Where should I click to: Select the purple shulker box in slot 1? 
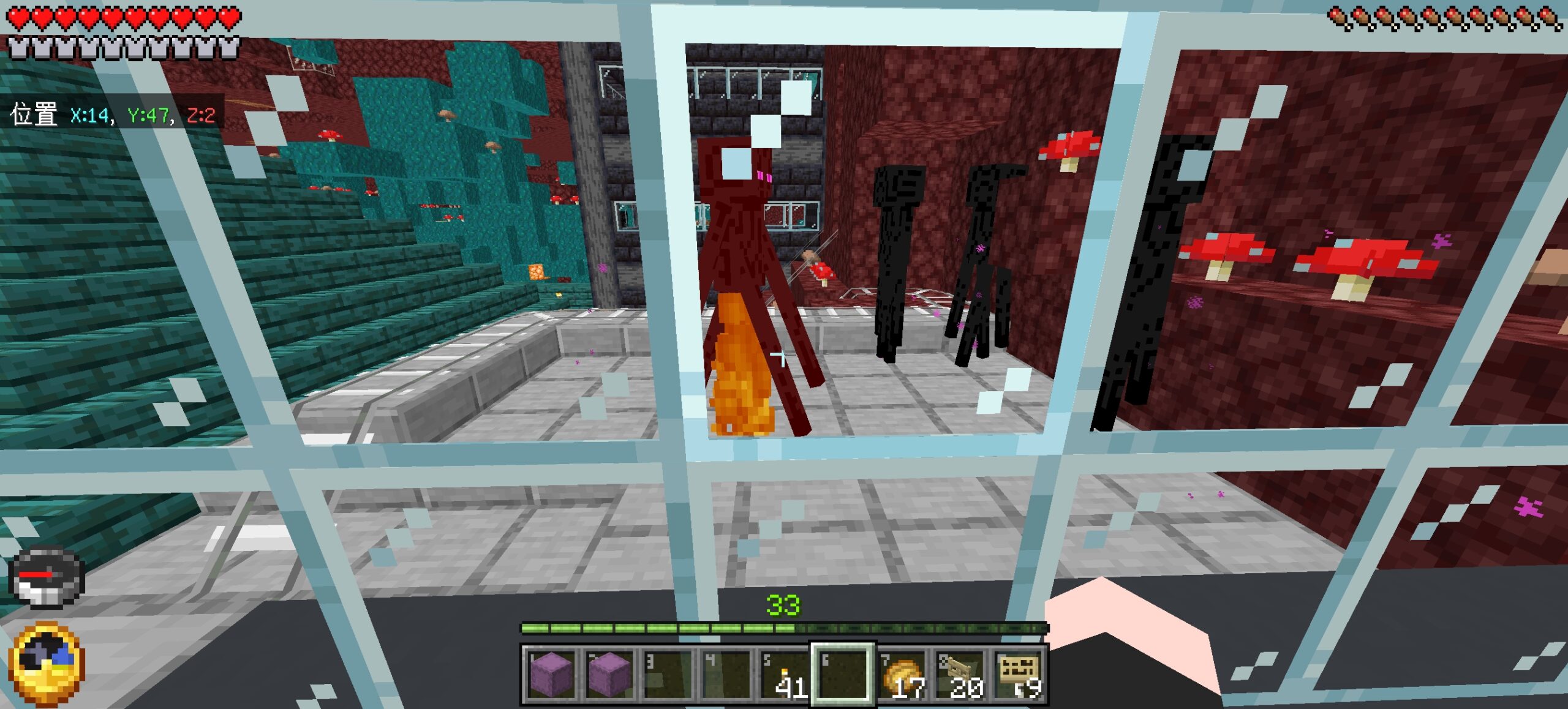[x=551, y=674]
